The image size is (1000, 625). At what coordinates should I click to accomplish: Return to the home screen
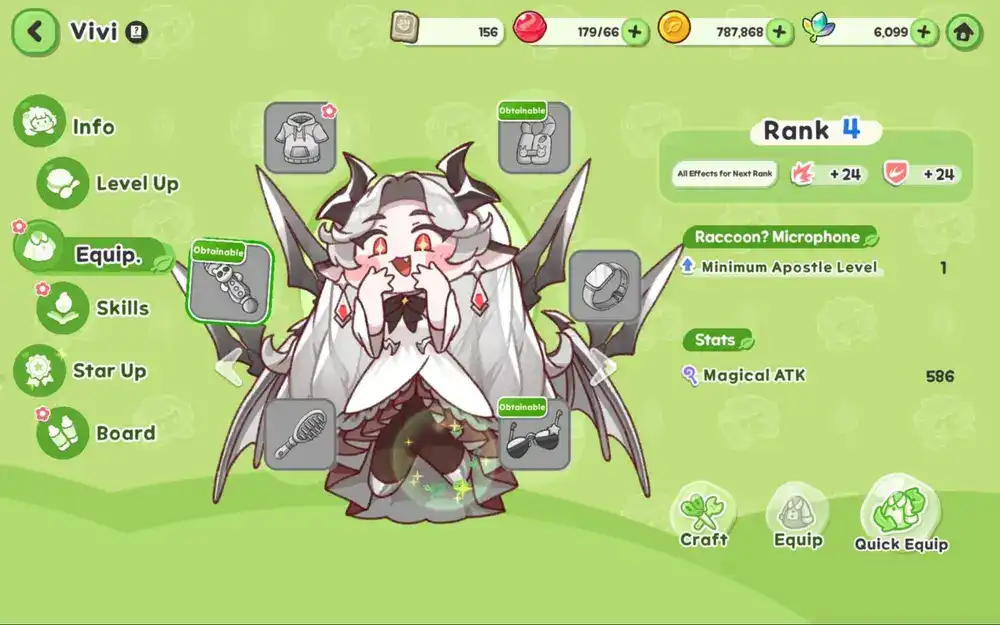pyautogui.click(x=963, y=32)
